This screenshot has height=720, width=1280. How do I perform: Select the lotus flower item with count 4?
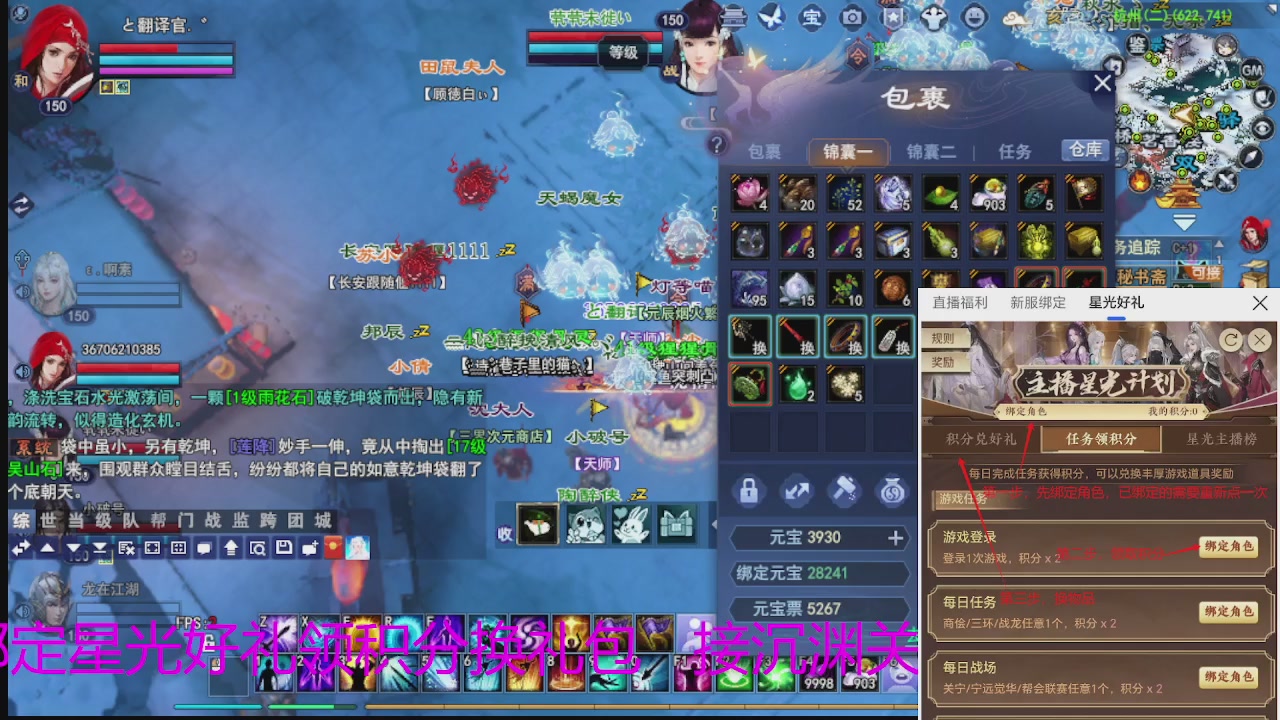pyautogui.click(x=750, y=194)
